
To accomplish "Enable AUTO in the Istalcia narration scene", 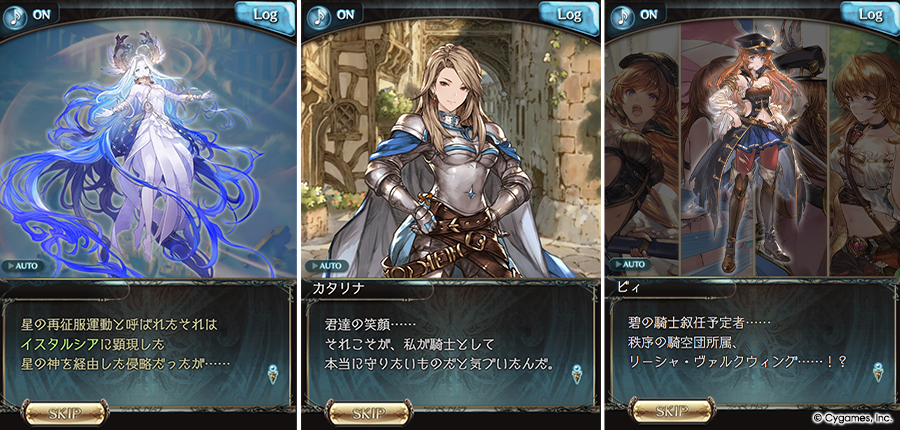I will [22, 266].
